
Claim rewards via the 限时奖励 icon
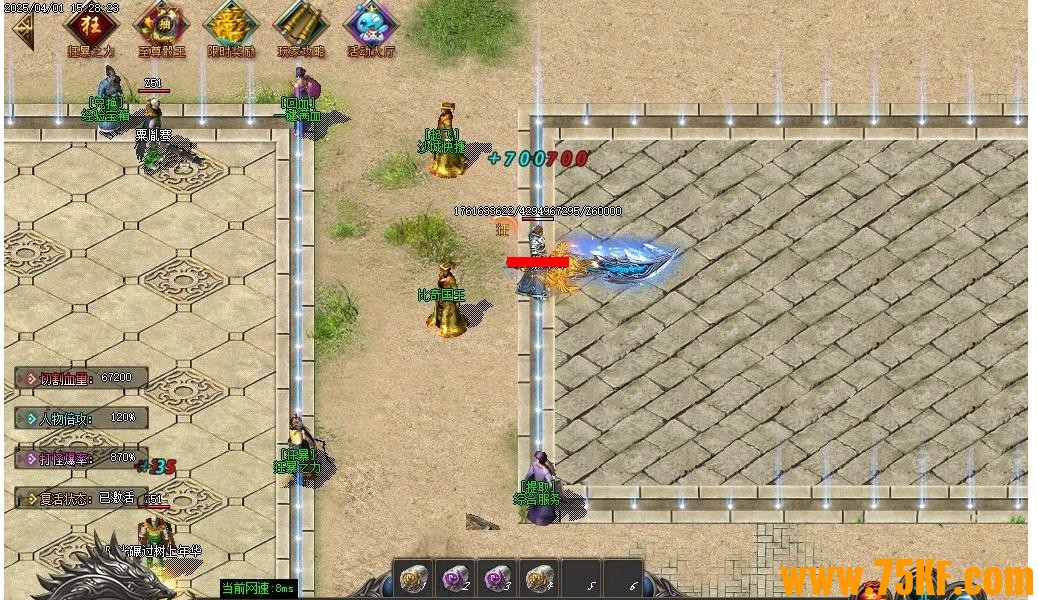click(x=231, y=25)
